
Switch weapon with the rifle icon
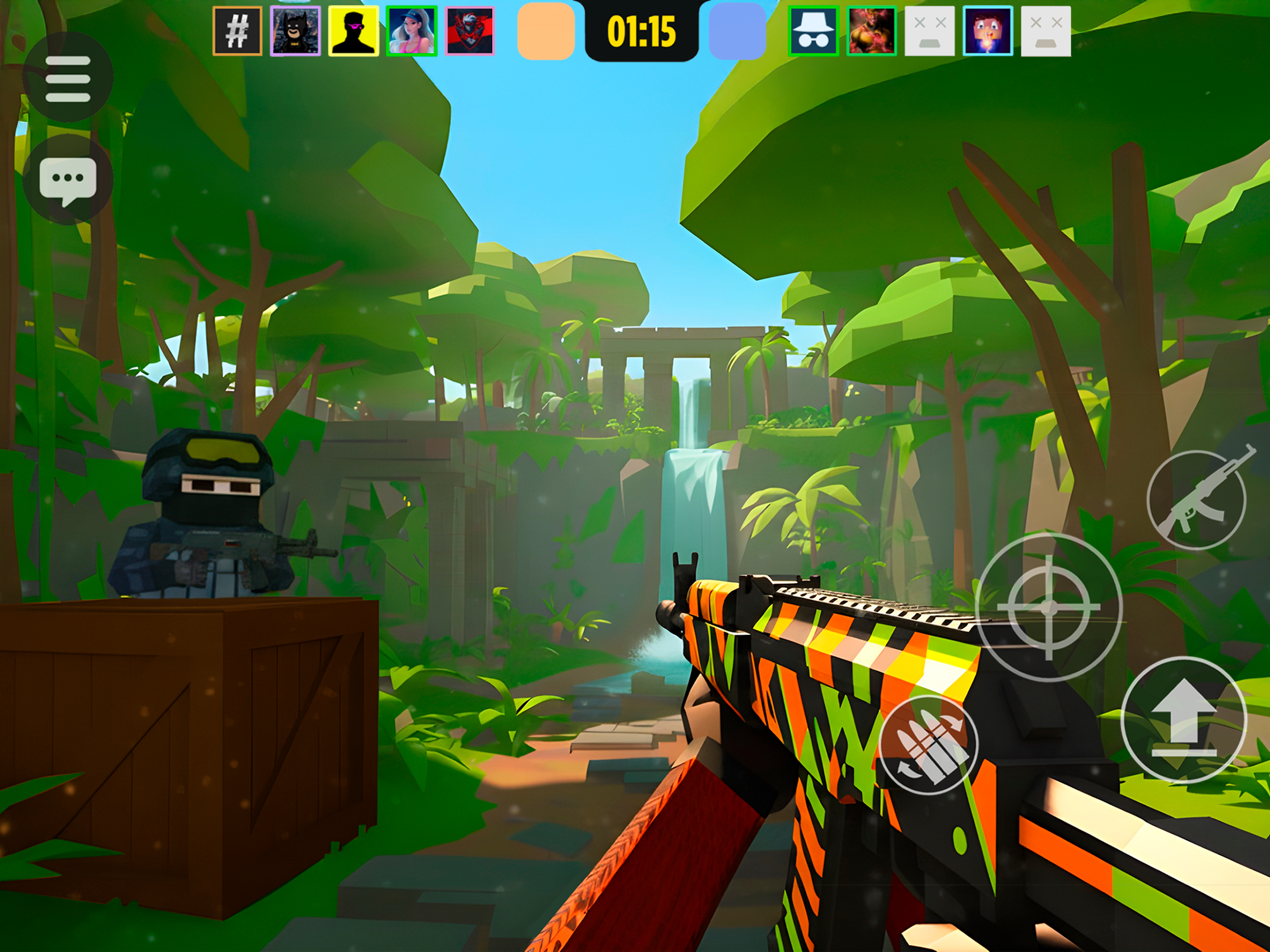click(x=1197, y=499)
